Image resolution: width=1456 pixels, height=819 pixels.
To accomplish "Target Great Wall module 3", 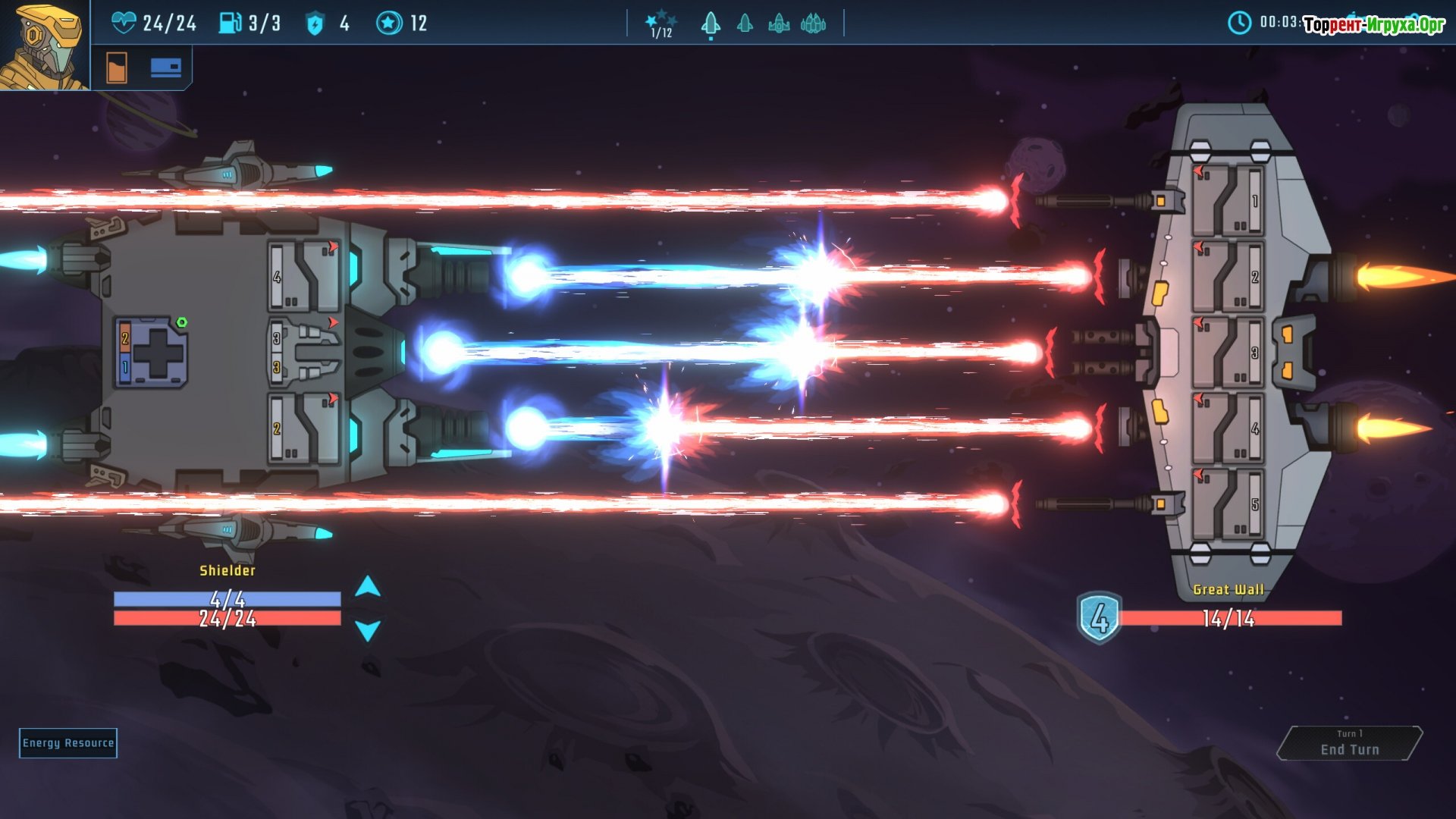I will (x=1227, y=353).
